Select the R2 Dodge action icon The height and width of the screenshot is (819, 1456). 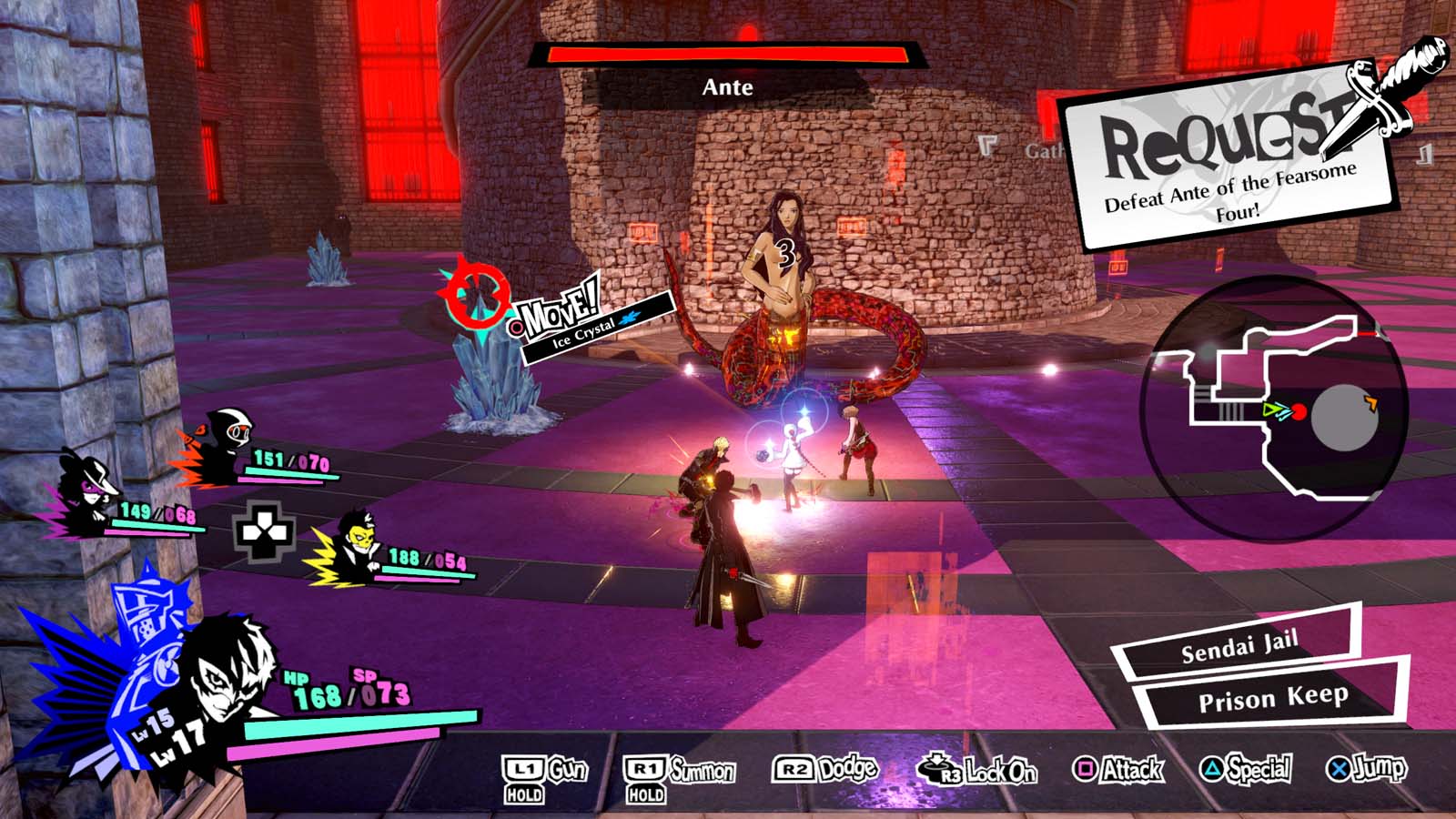(x=794, y=769)
